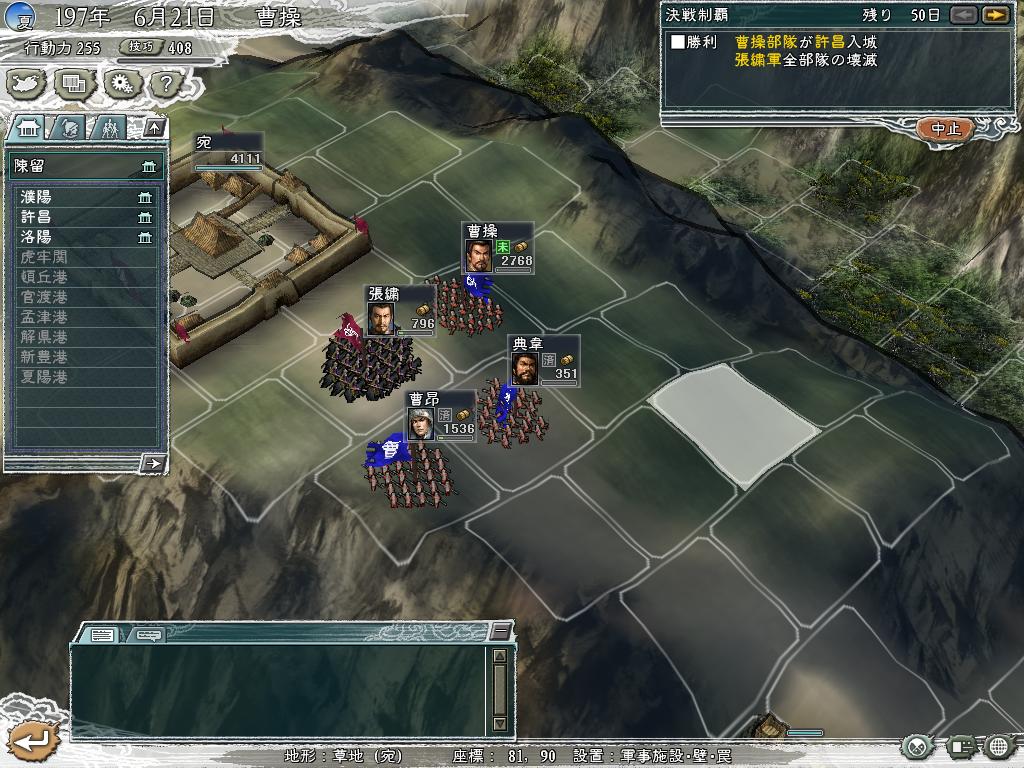Minimize the message log window
The image size is (1024, 768).
tap(500, 633)
